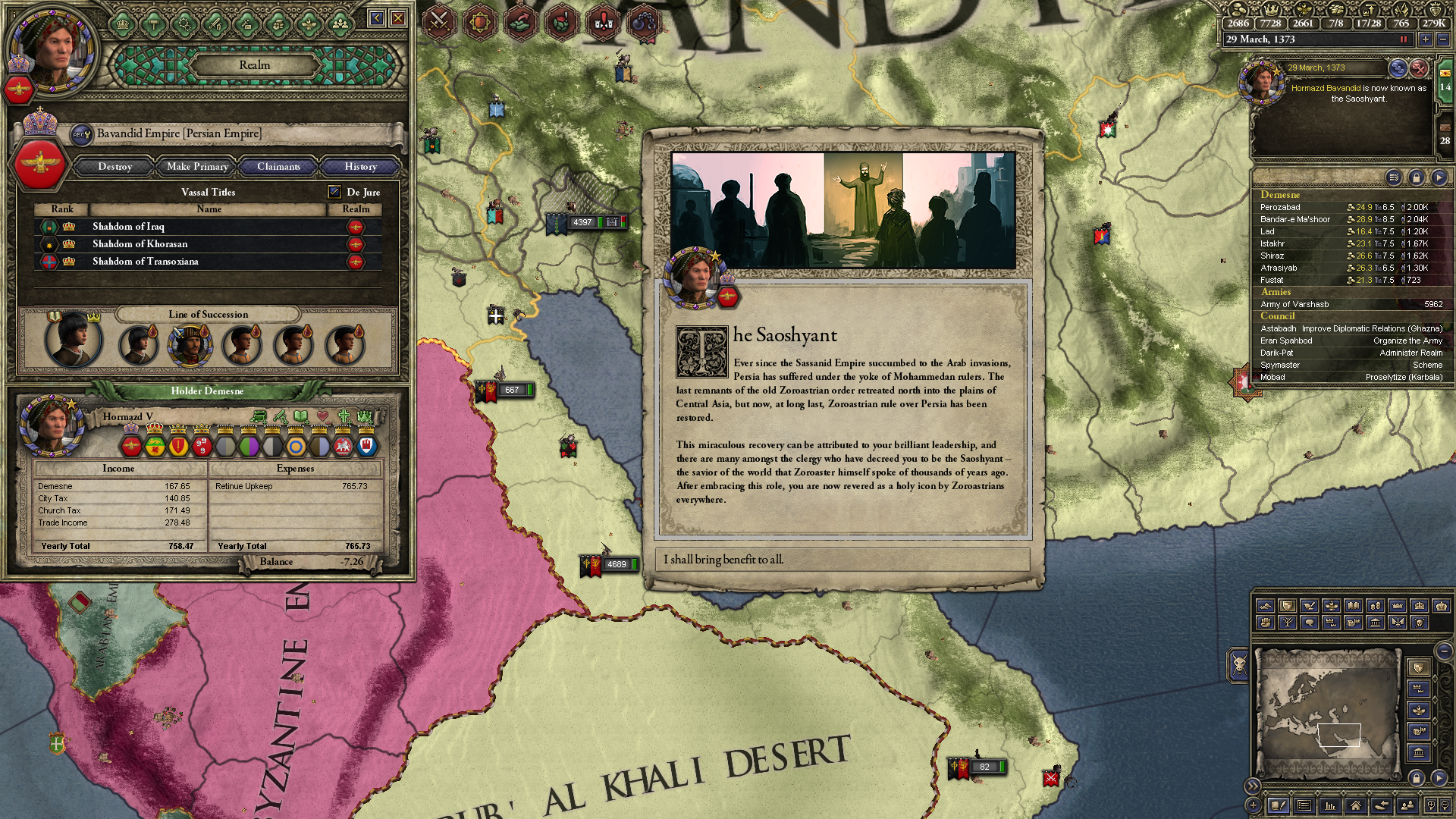This screenshot has width=1456, height=819.
Task: Click the first heir portrait in succession line
Action: click(73, 341)
